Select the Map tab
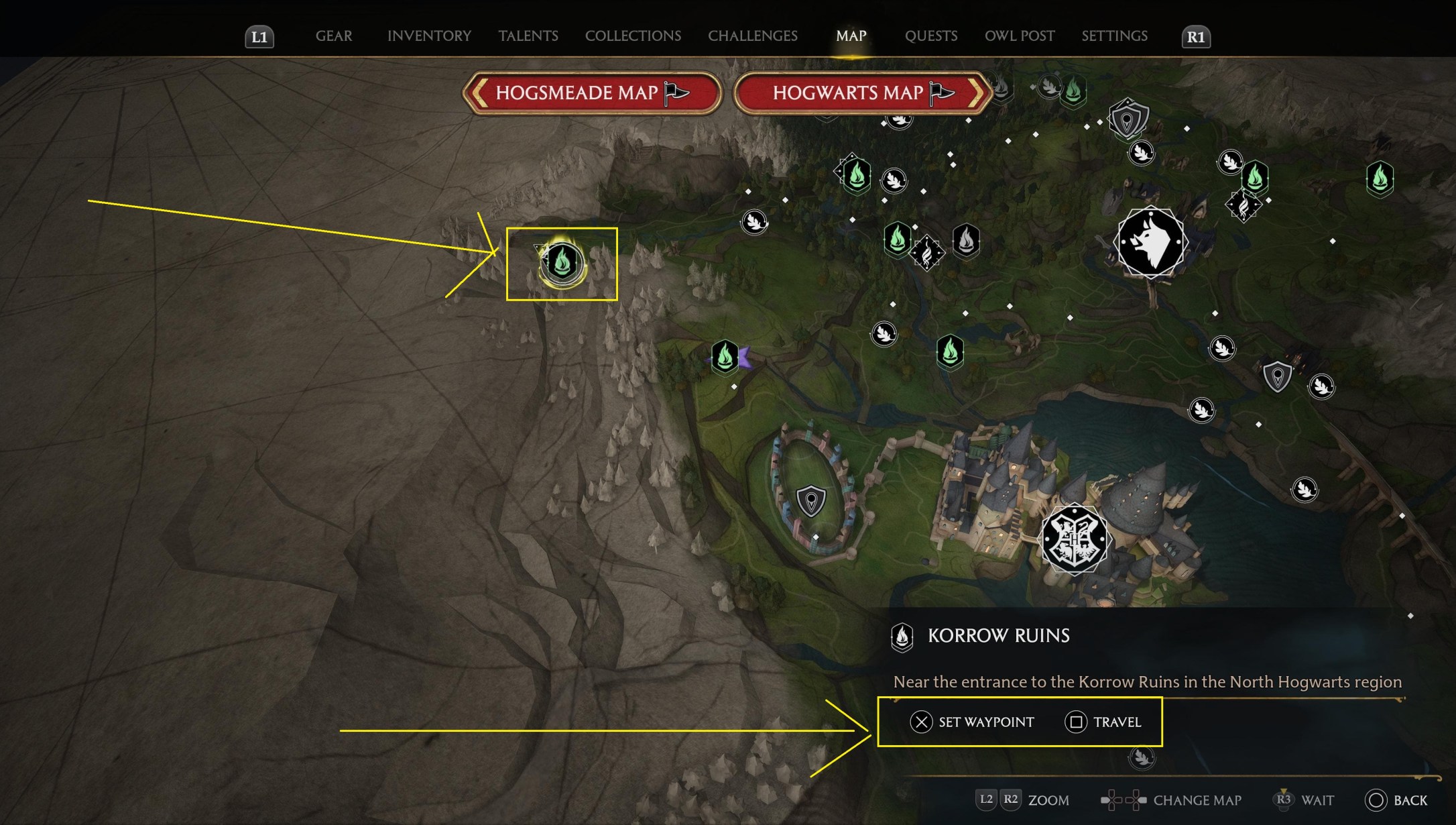Viewport: 1456px width, 825px height. pyautogui.click(x=851, y=36)
